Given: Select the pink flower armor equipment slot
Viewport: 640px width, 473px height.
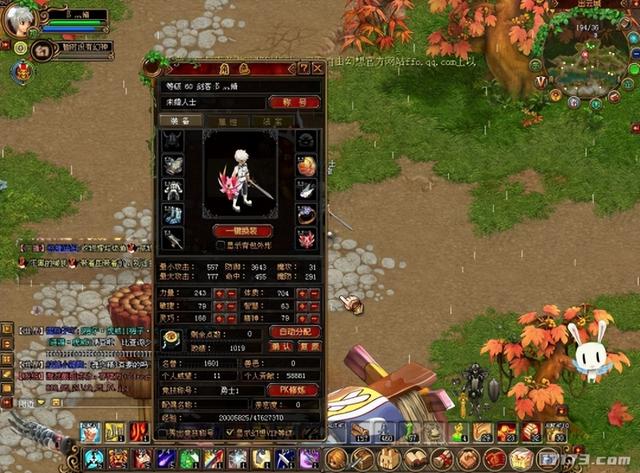Looking at the screenshot, I should tap(306, 239).
